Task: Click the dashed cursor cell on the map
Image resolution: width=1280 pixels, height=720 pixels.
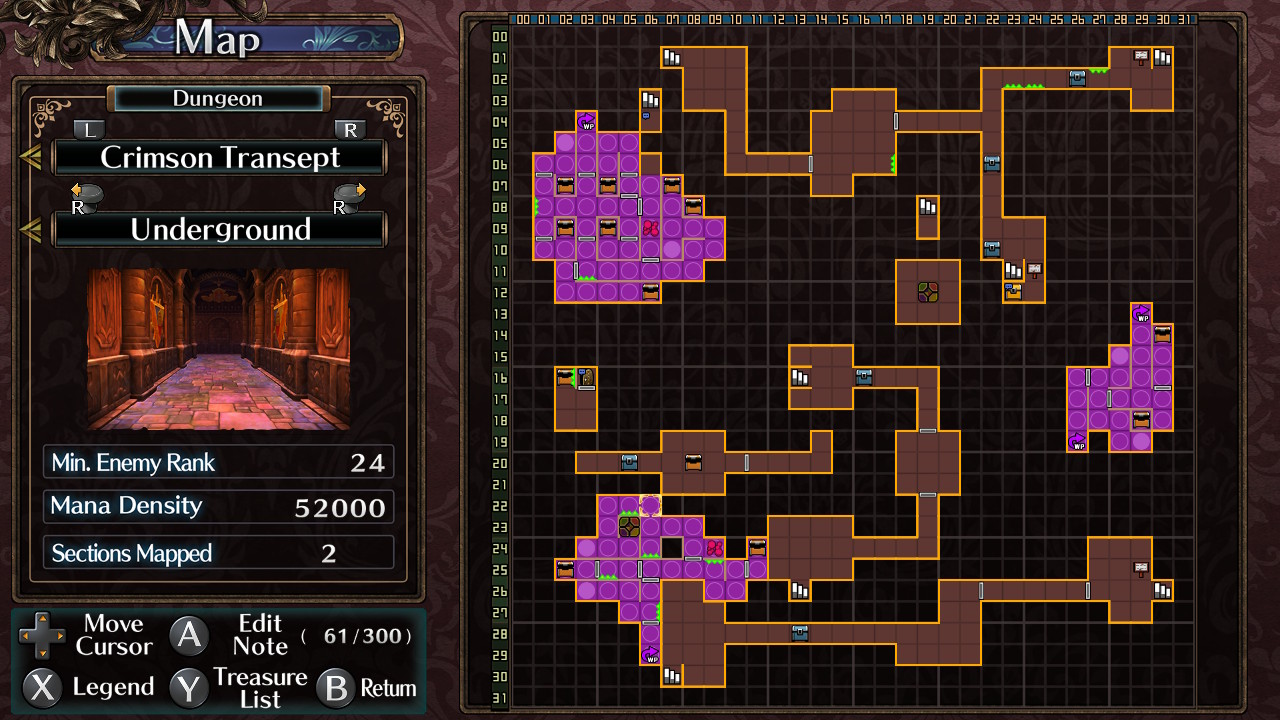Action: (x=650, y=505)
